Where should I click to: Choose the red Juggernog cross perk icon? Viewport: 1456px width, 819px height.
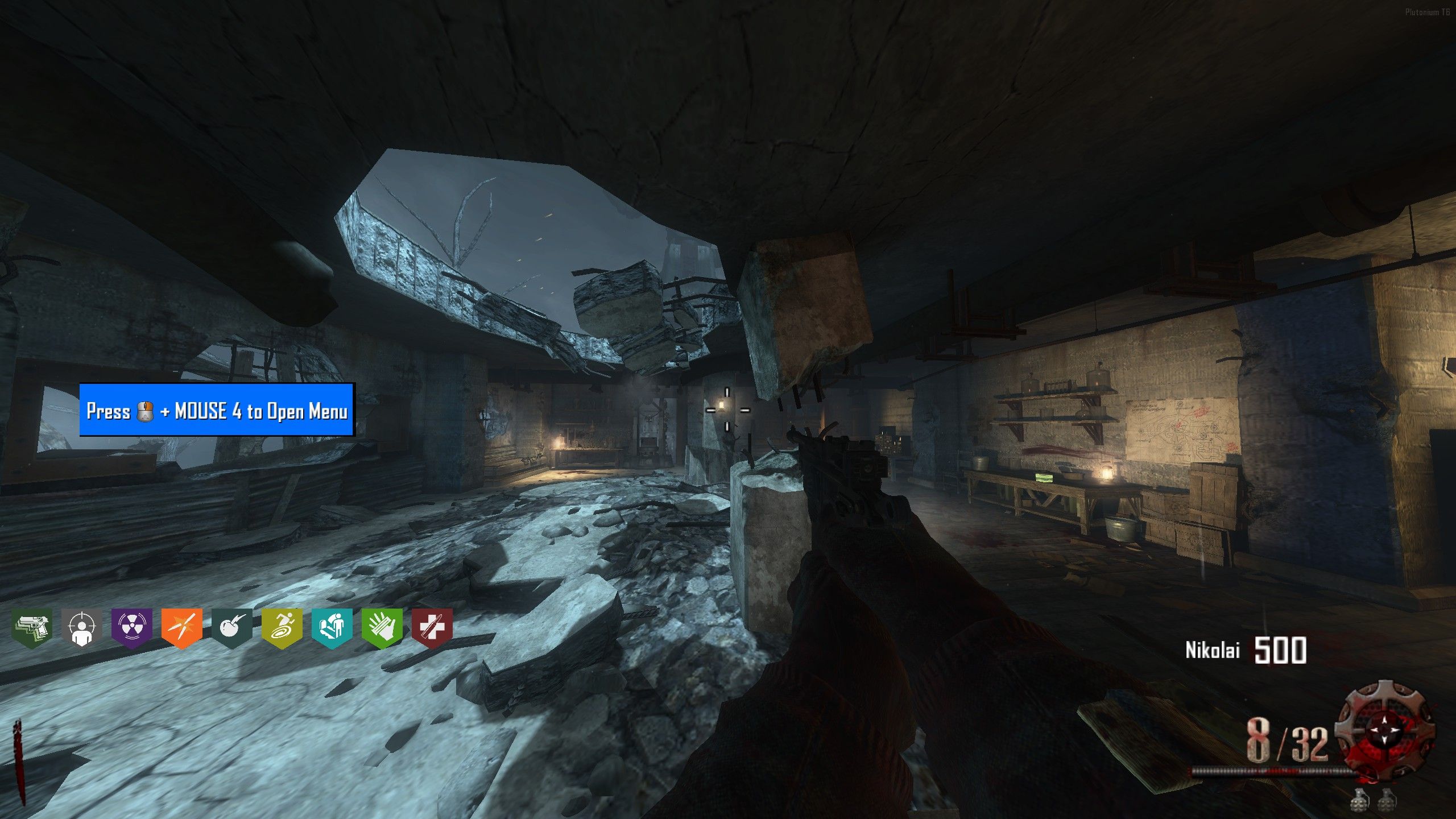click(x=432, y=627)
